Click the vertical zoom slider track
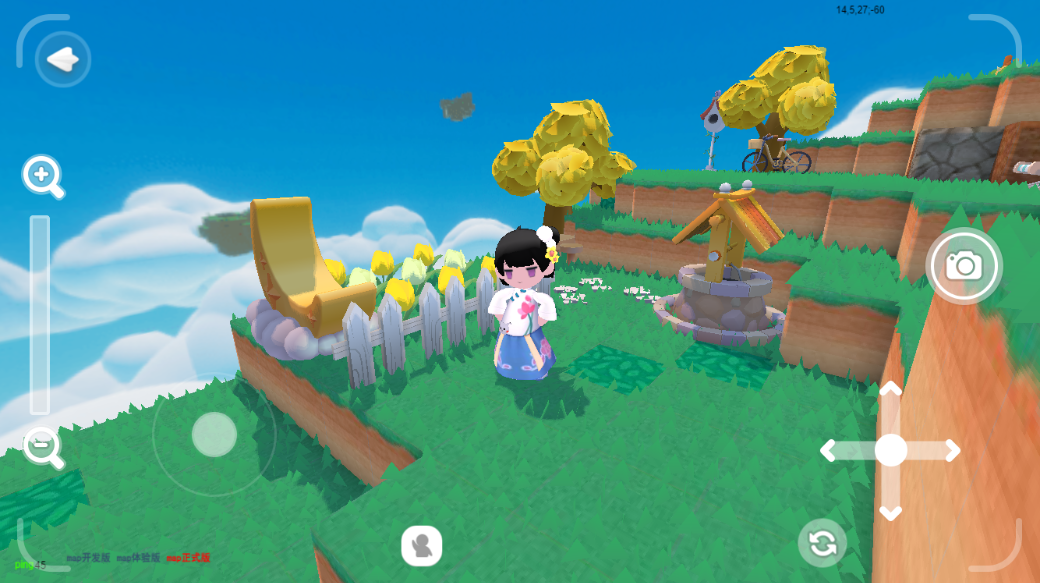1040x583 pixels. click(40, 314)
